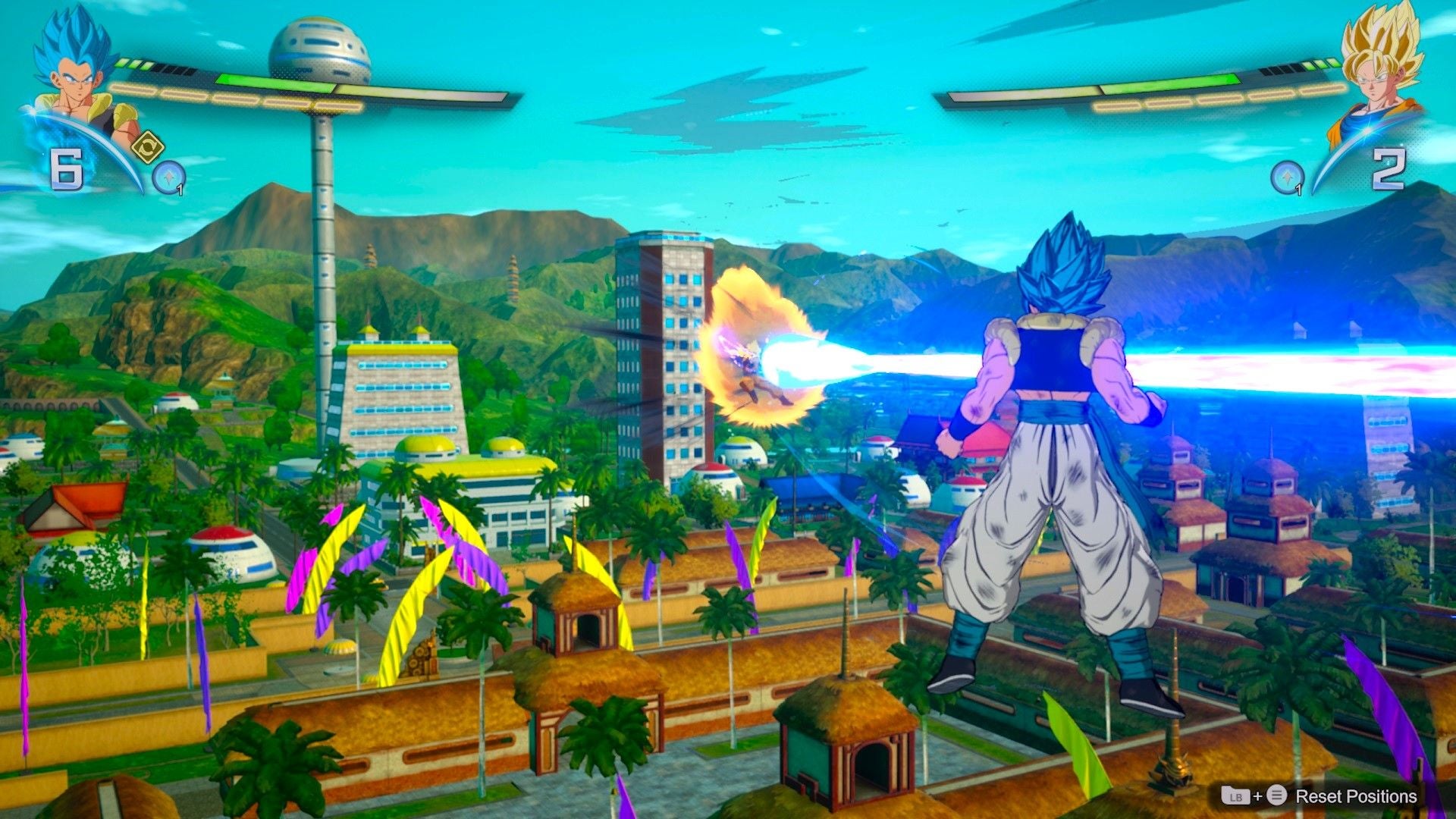This screenshot has height=819, width=1456.
Task: Click Gogeta's green health bar
Action: click(x=277, y=82)
